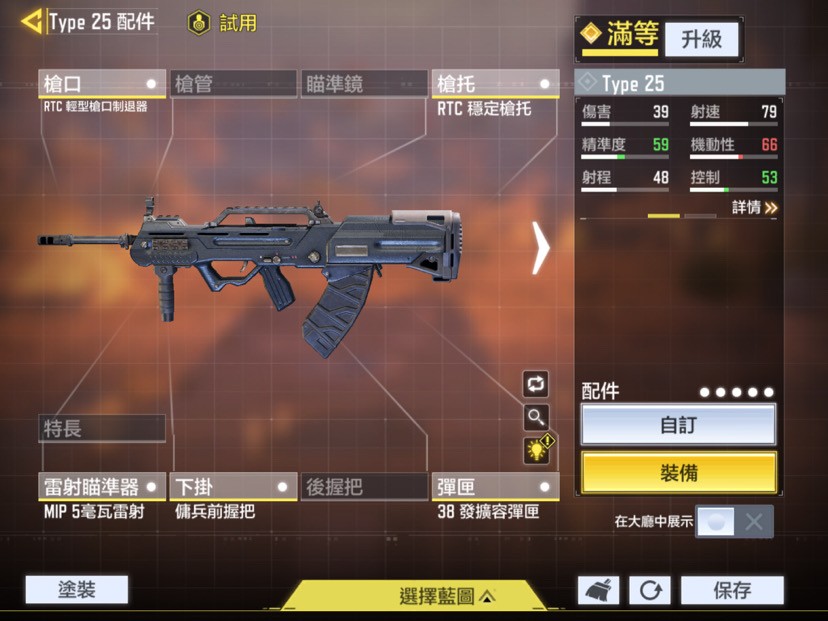This screenshot has height=621, width=828.
Task: Select the 後握把 rear grip slot
Action: (x=364, y=487)
